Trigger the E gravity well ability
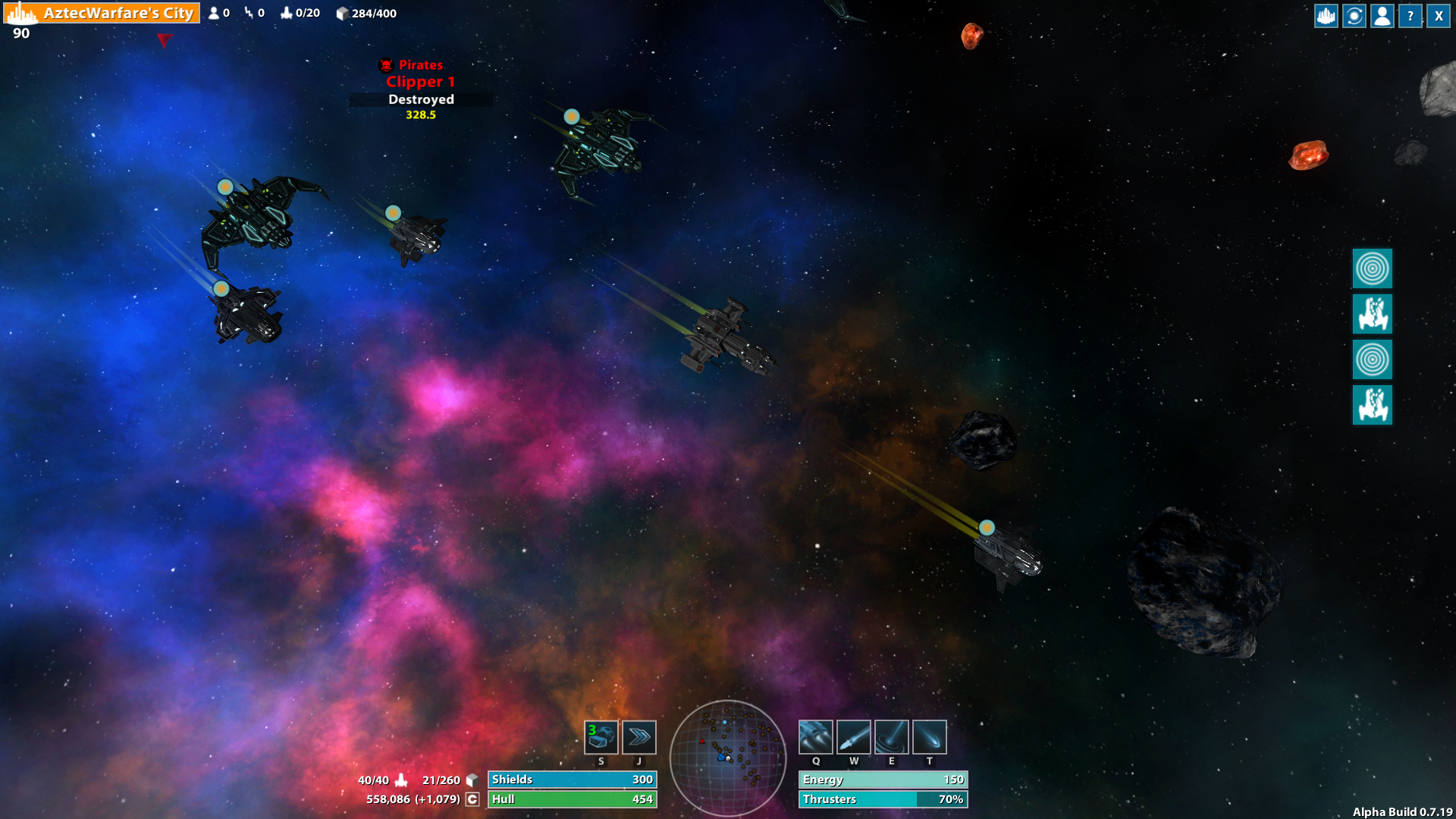The image size is (1456, 819). 892,736
